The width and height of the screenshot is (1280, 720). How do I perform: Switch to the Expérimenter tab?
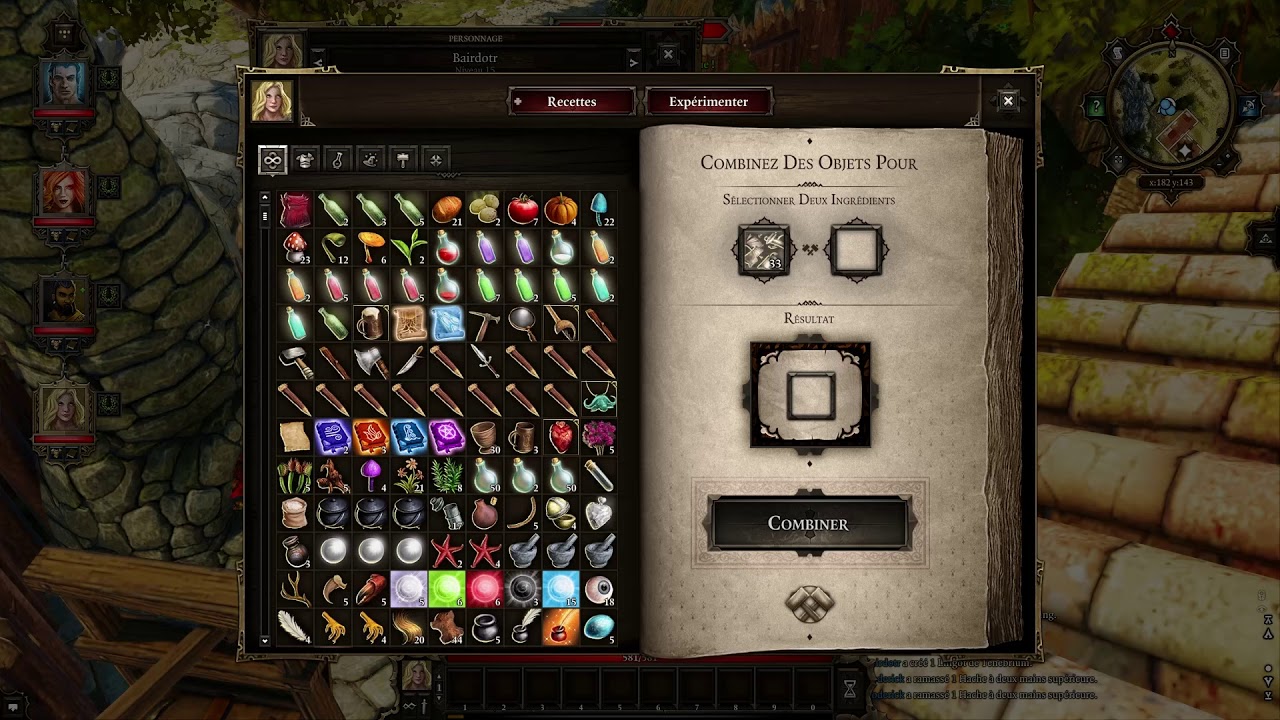[x=708, y=102]
